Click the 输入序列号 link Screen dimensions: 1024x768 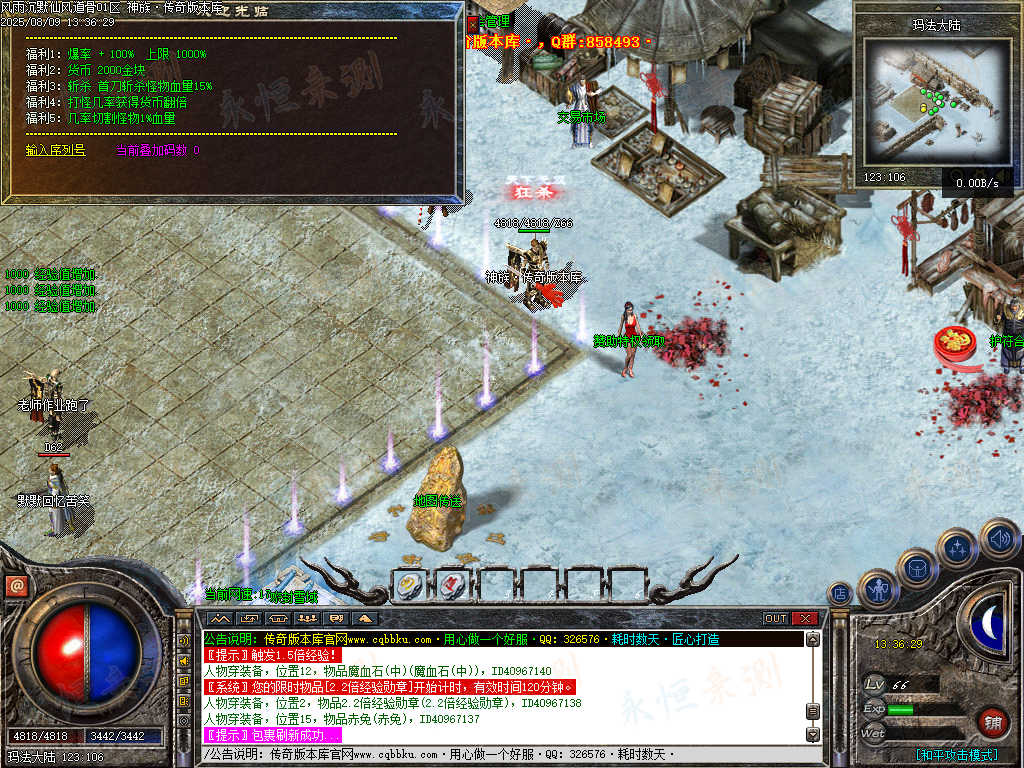(56, 150)
